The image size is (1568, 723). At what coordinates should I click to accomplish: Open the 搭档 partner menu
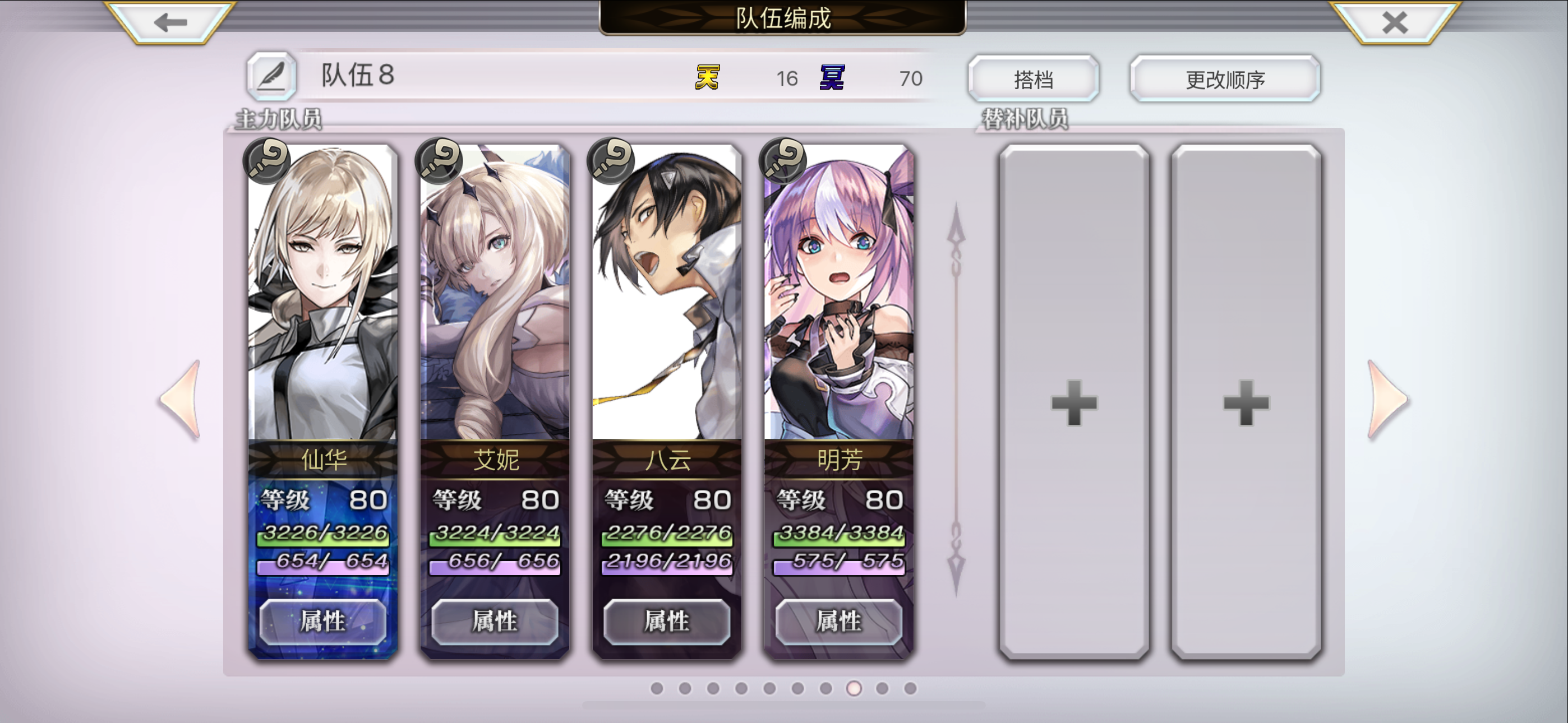pyautogui.click(x=1033, y=78)
